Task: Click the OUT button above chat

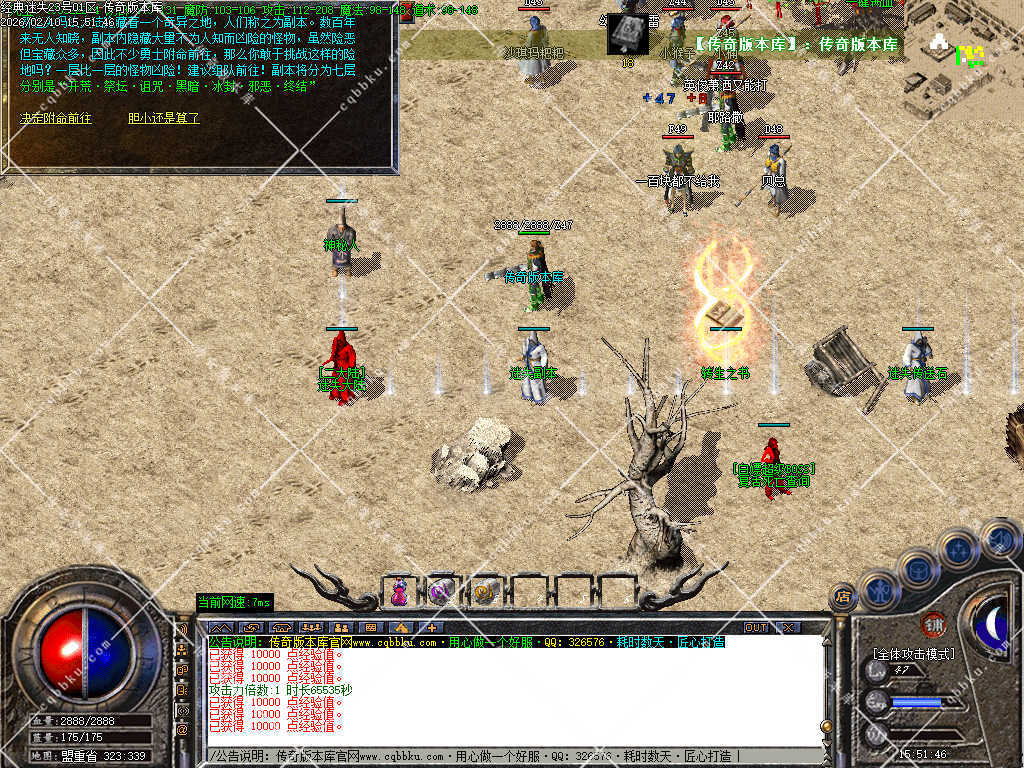Action: 757,627
